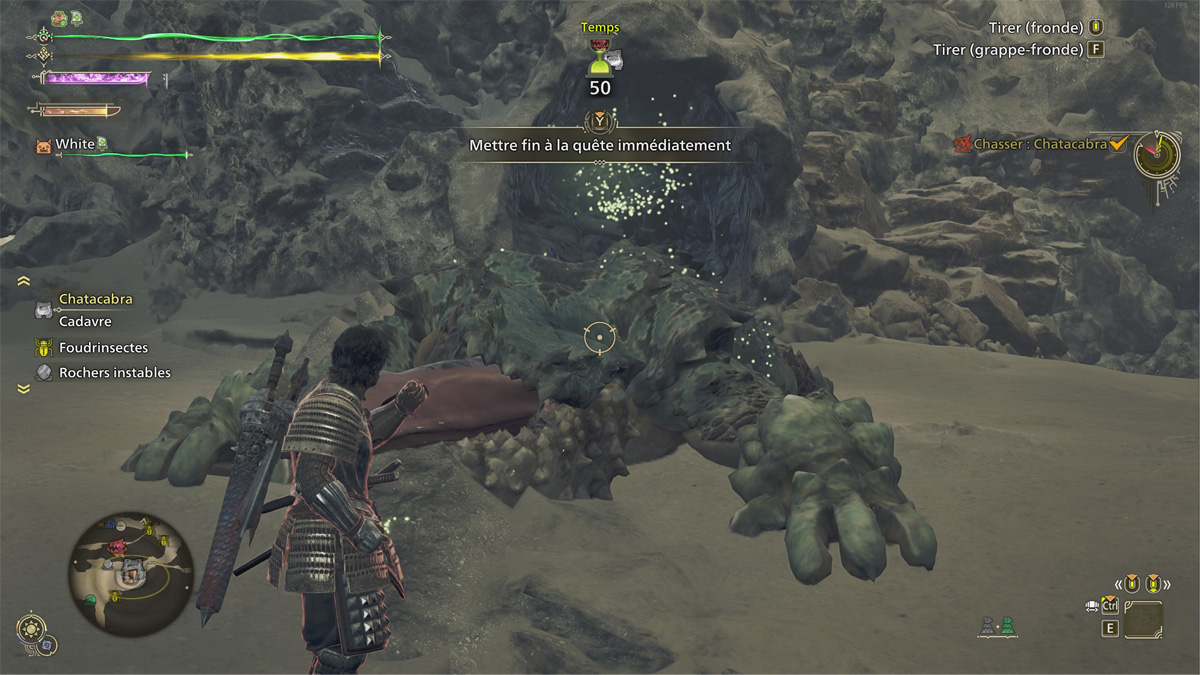This screenshot has height=675, width=1200.
Task: Click the up chevrons above the target list
Action: [24, 282]
